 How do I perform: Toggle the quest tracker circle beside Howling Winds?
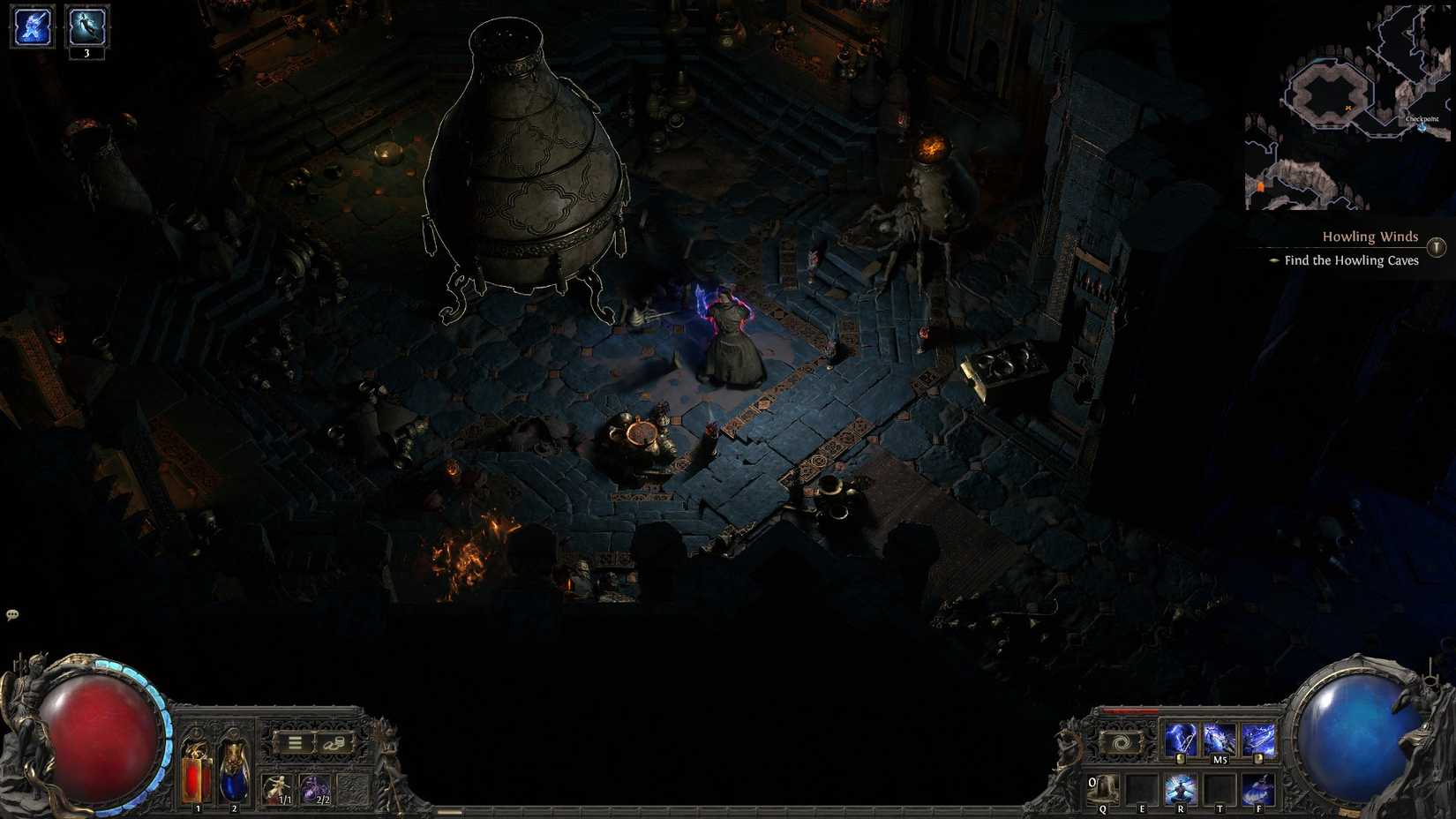tap(1437, 245)
